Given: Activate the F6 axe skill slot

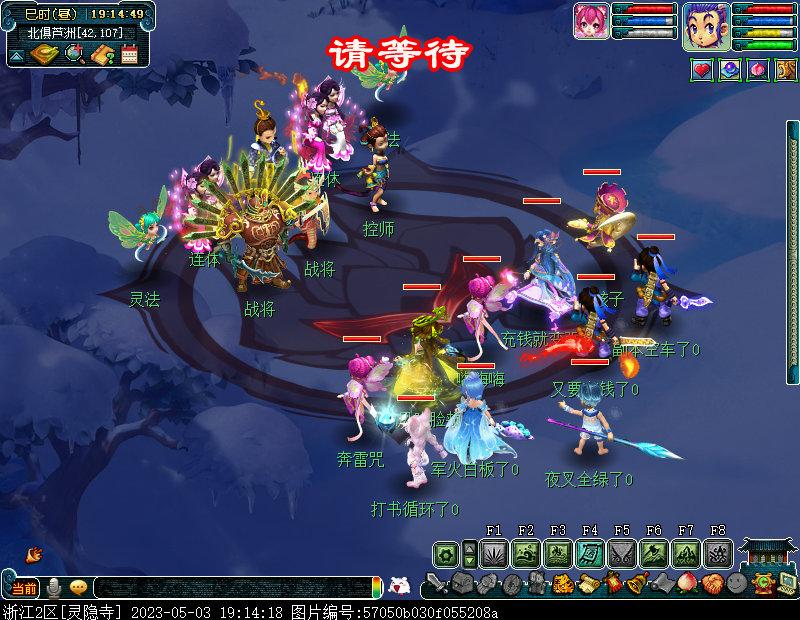Looking at the screenshot, I should click(x=654, y=553).
